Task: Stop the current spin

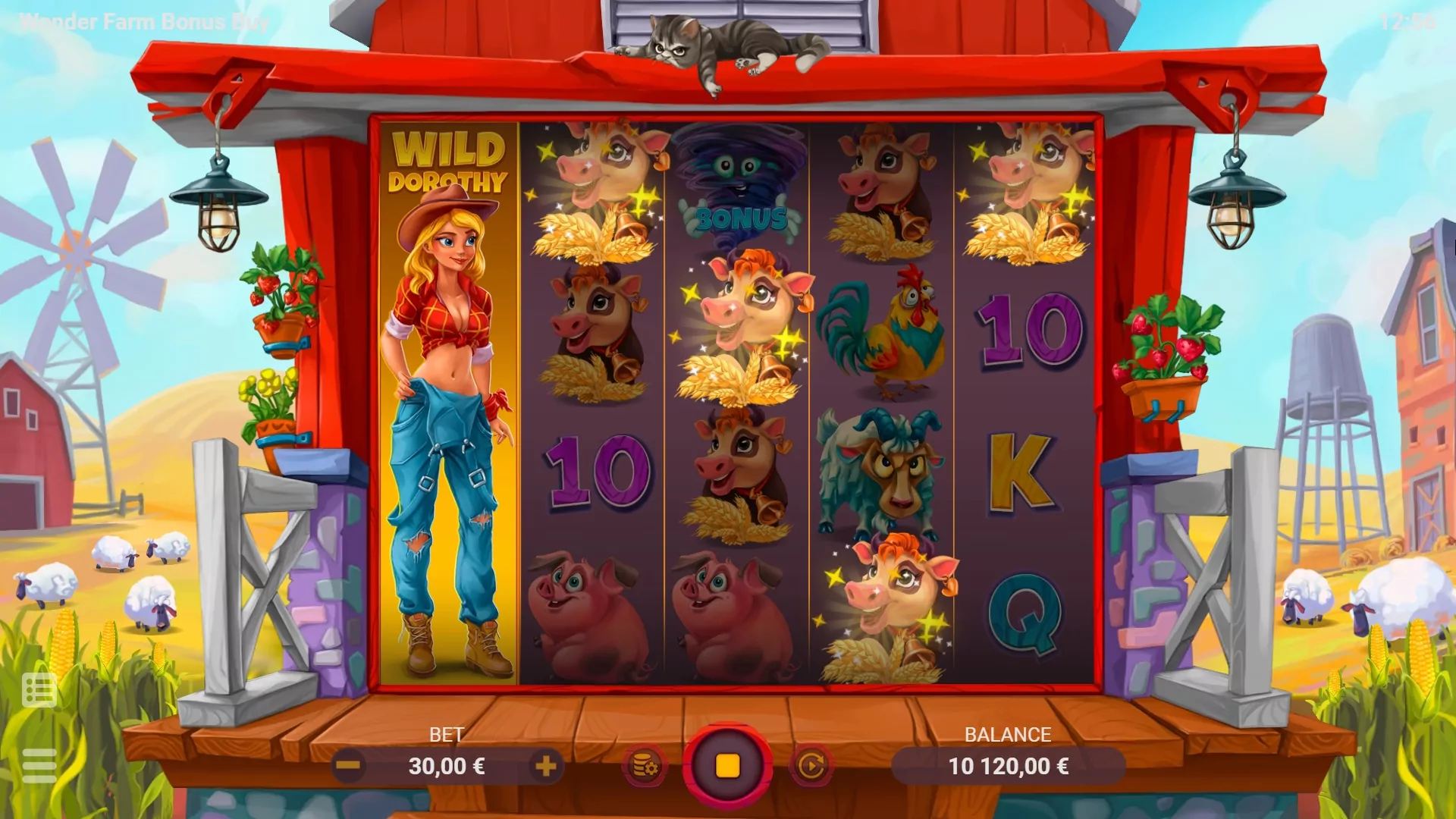Action: (x=728, y=766)
